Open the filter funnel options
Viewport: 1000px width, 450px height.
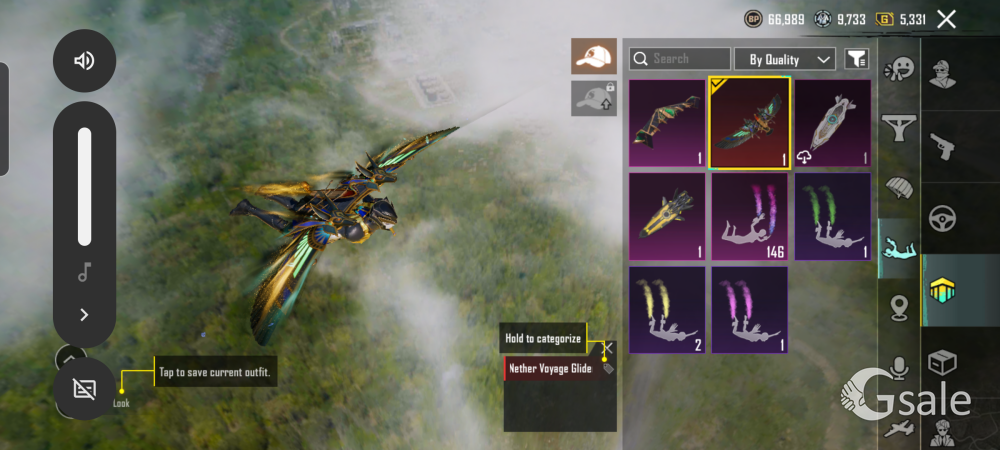pyautogui.click(x=856, y=59)
